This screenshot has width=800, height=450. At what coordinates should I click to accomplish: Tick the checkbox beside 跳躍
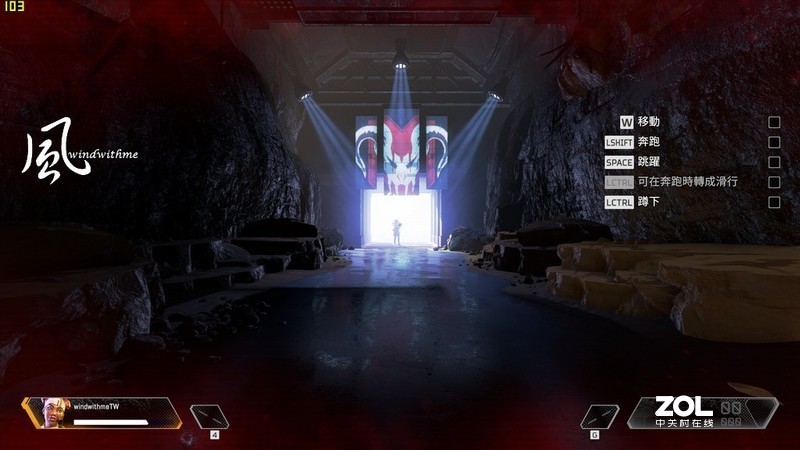pos(774,162)
